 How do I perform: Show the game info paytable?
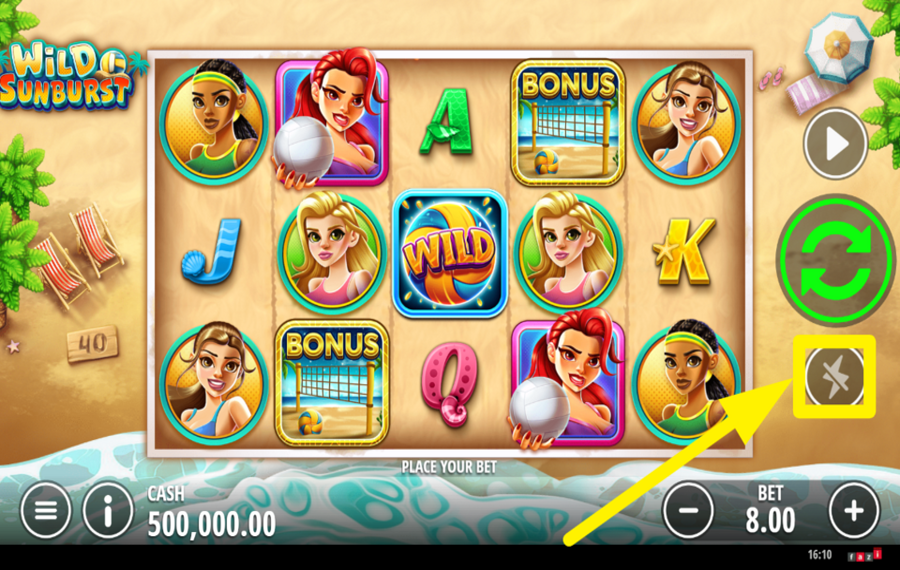point(108,512)
